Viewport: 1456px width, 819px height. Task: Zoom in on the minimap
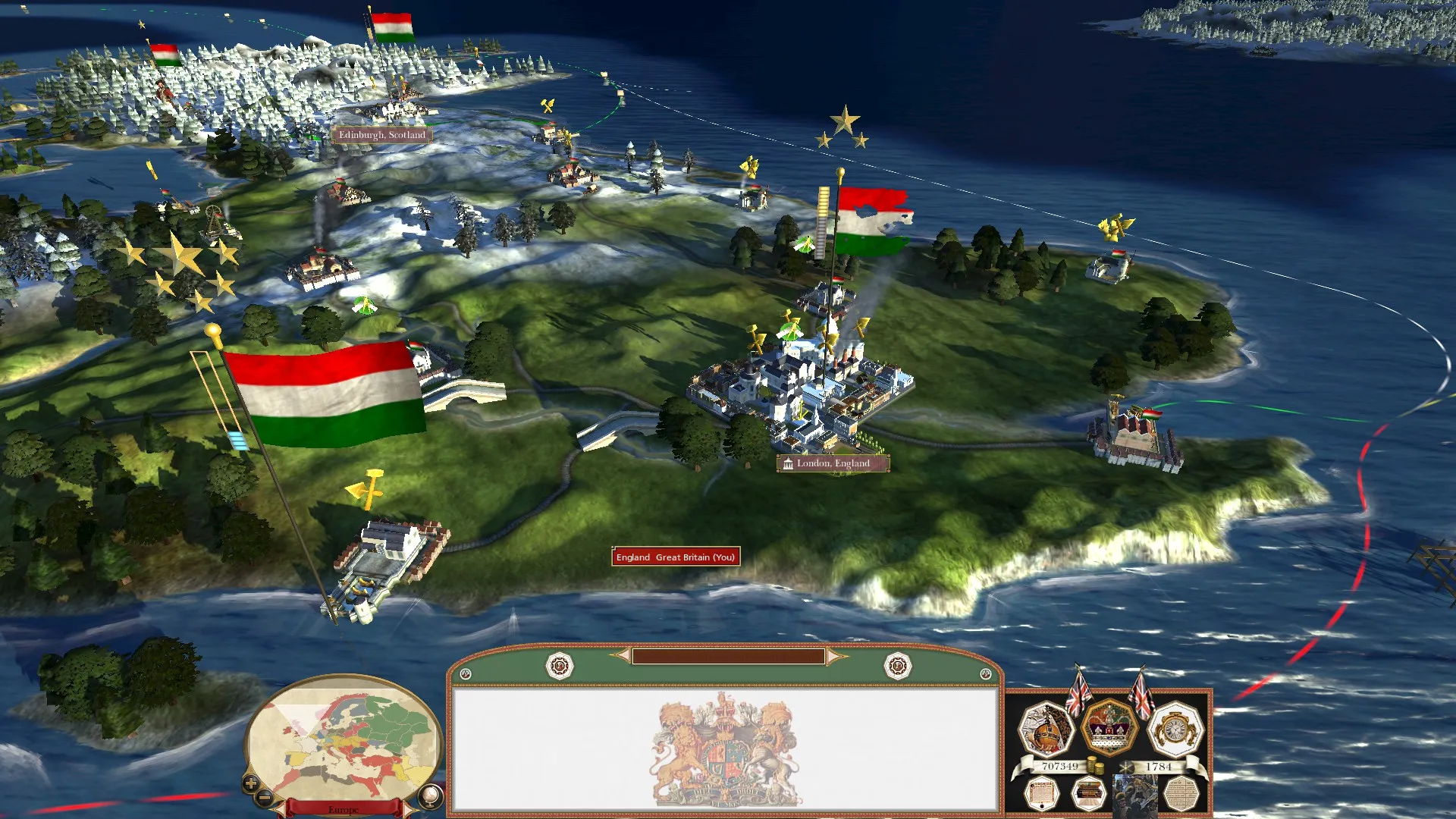click(251, 783)
